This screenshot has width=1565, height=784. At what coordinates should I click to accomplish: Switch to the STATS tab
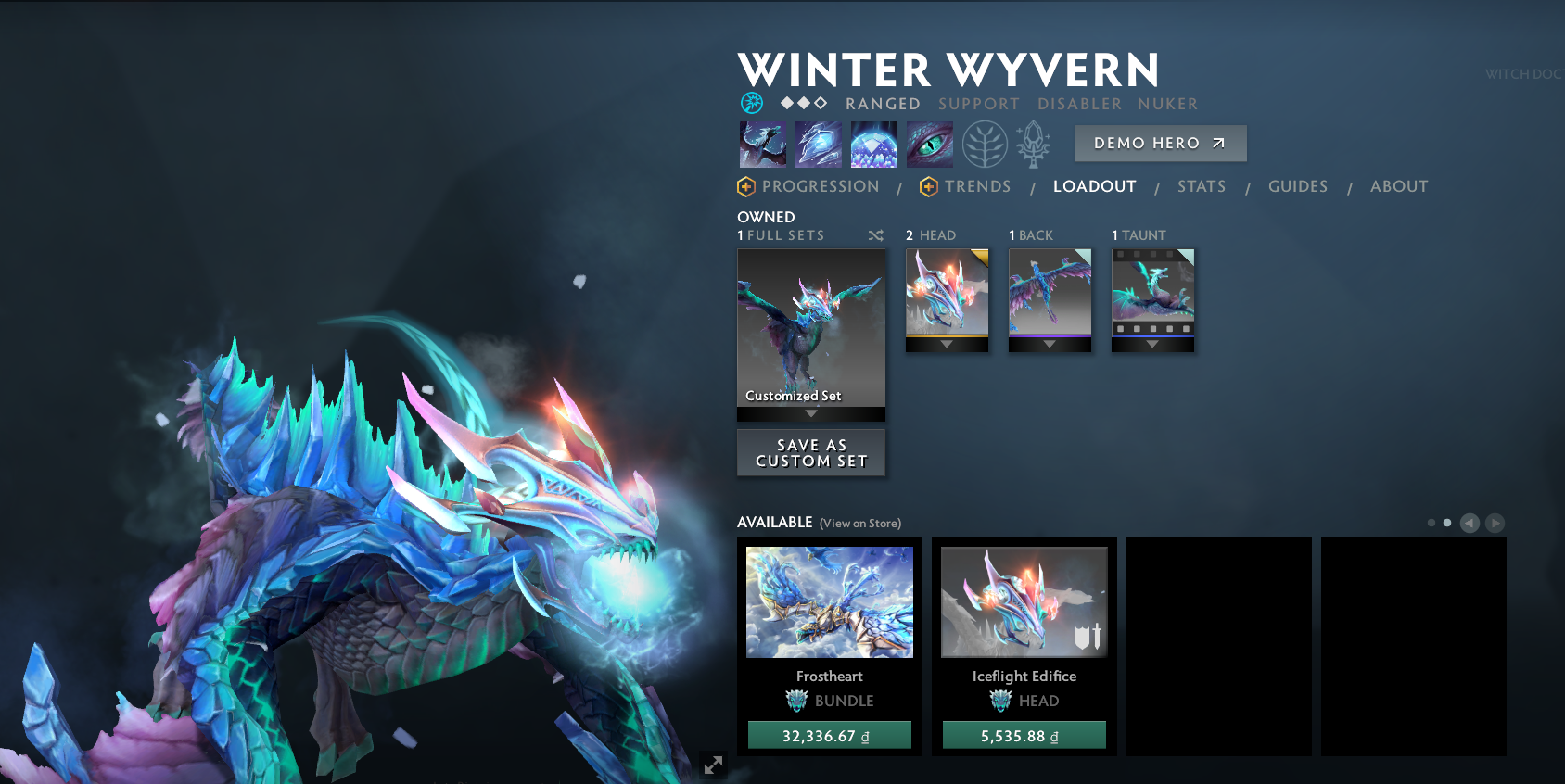pos(1202,186)
